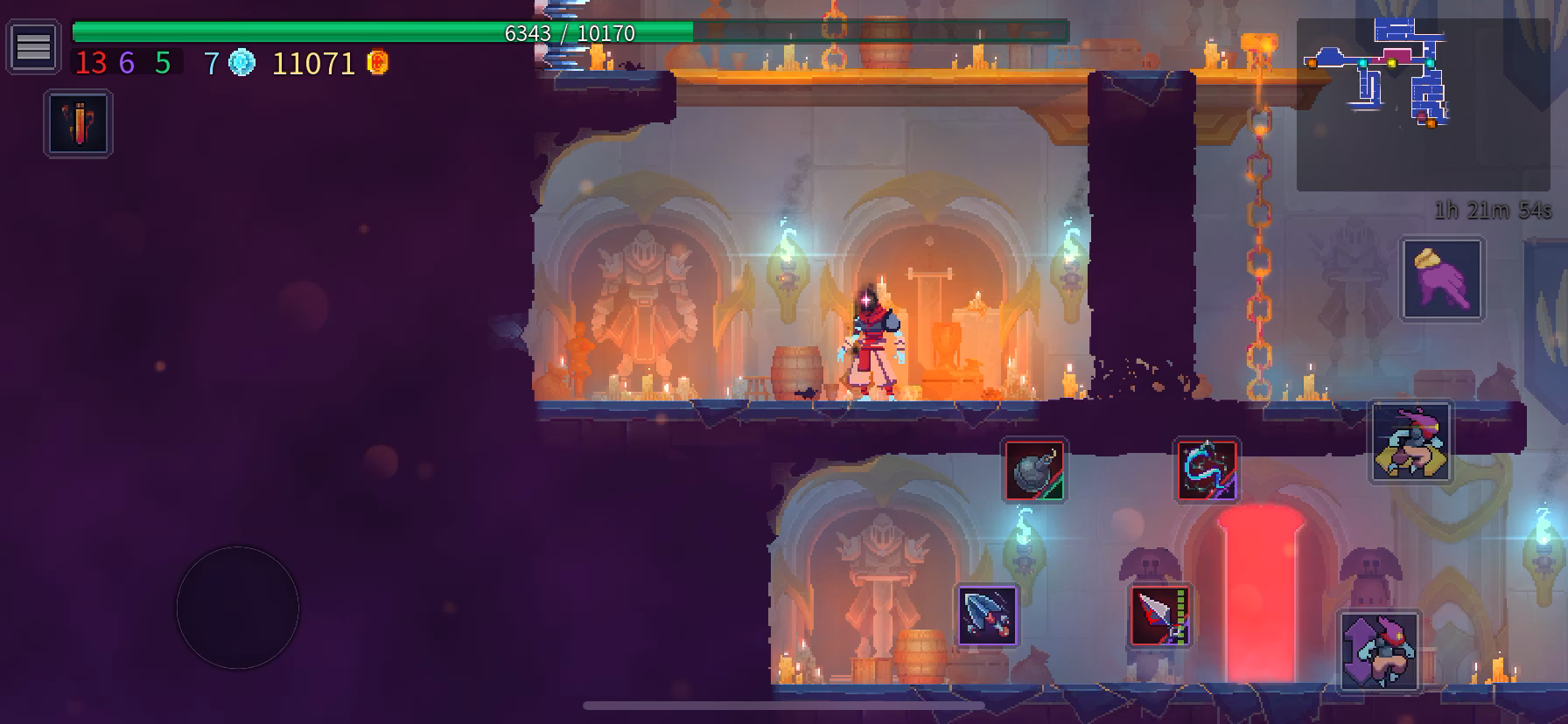Attack with the red spear weapon
This screenshot has width=1568, height=724.
(x=1160, y=615)
